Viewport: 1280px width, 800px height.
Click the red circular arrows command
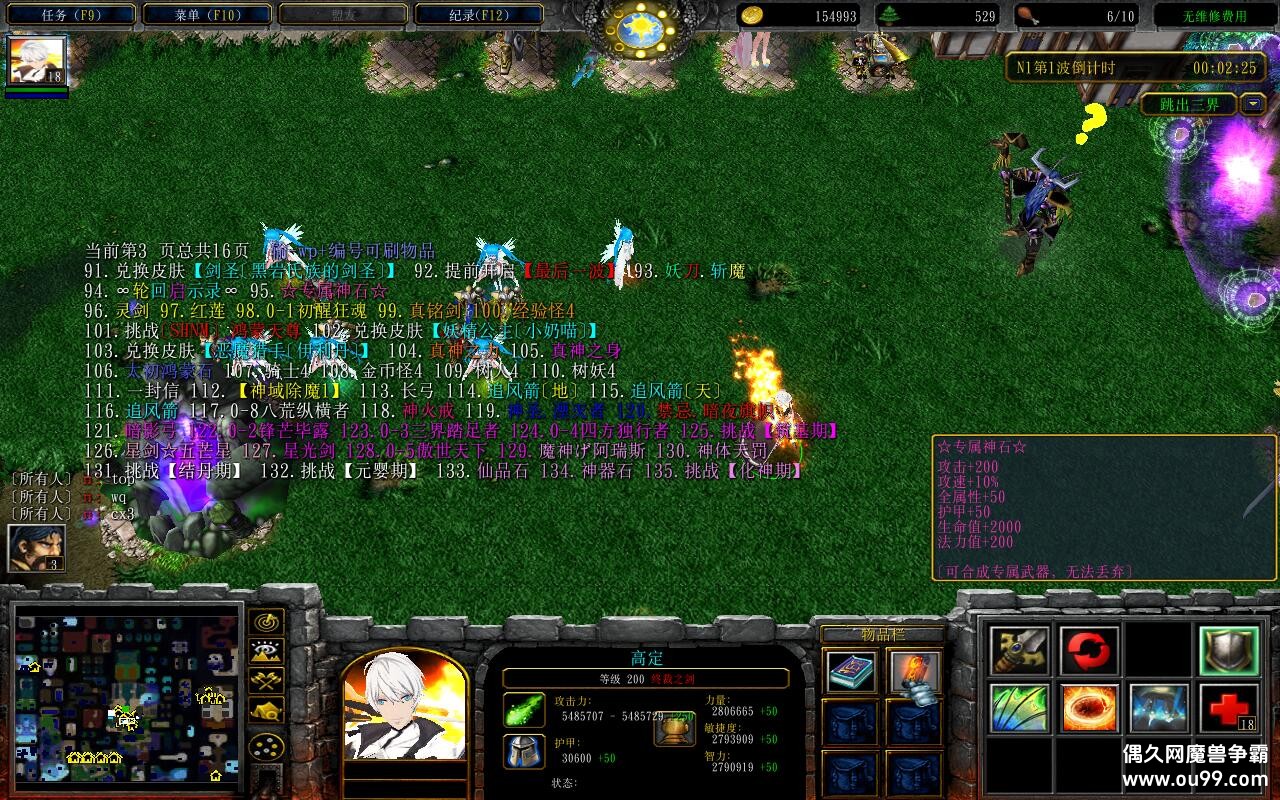click(1089, 651)
